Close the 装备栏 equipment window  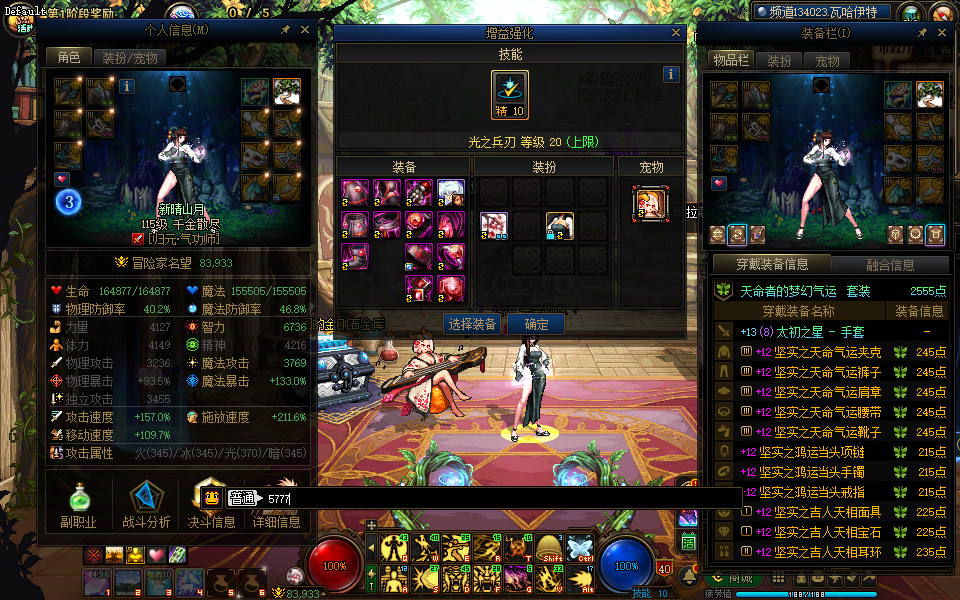[x=942, y=34]
